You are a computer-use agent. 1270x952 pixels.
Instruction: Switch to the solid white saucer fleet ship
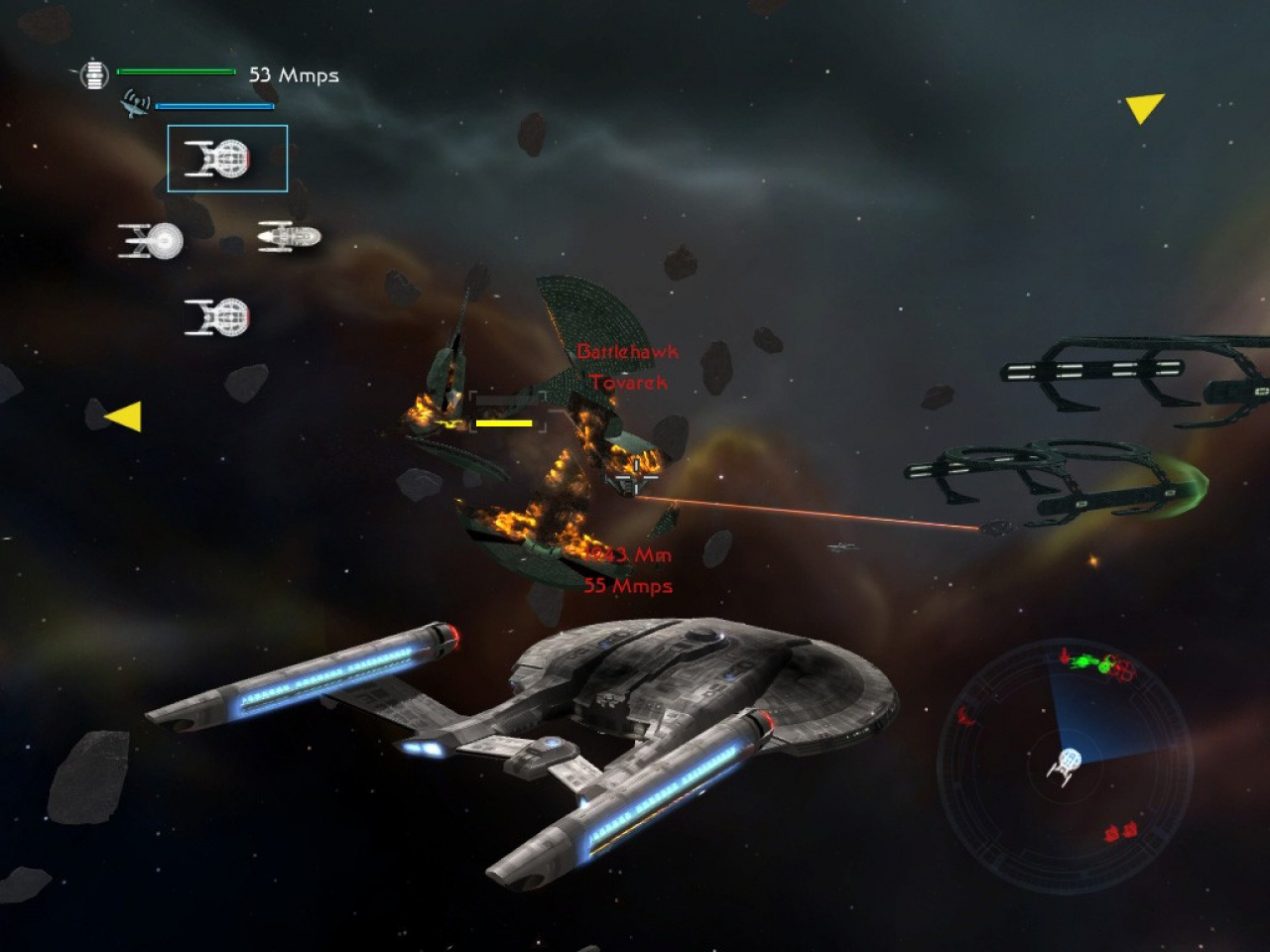pos(152,240)
